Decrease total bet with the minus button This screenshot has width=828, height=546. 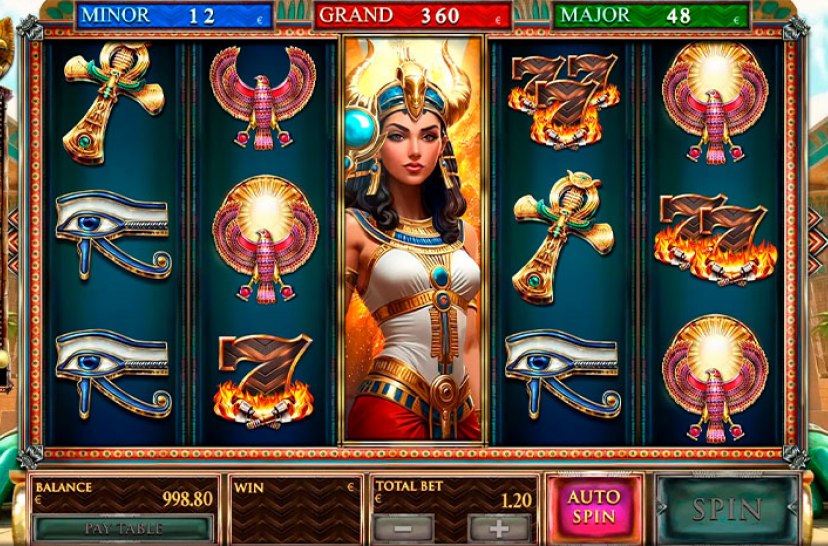403,527
